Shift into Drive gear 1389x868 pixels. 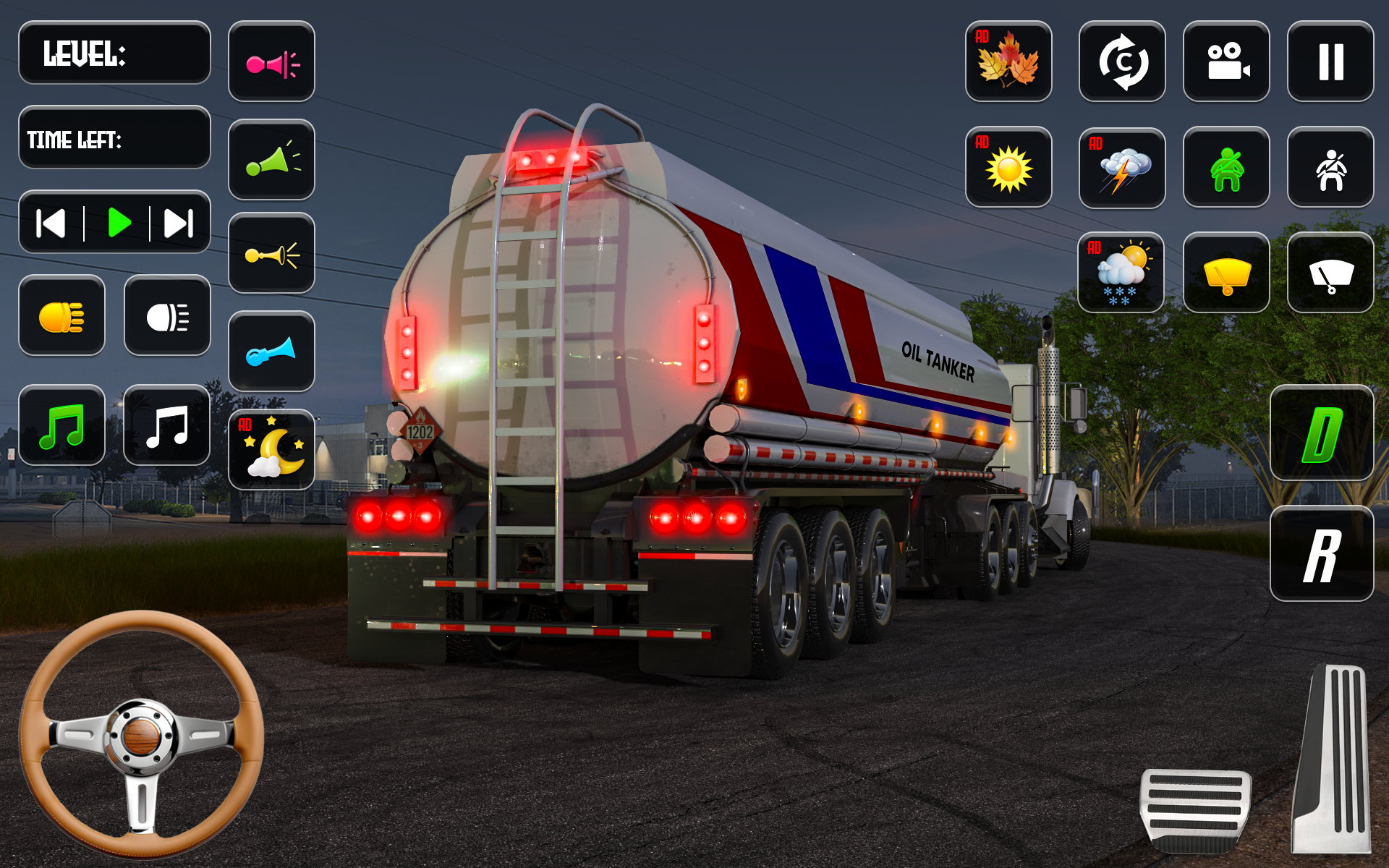click(1321, 433)
